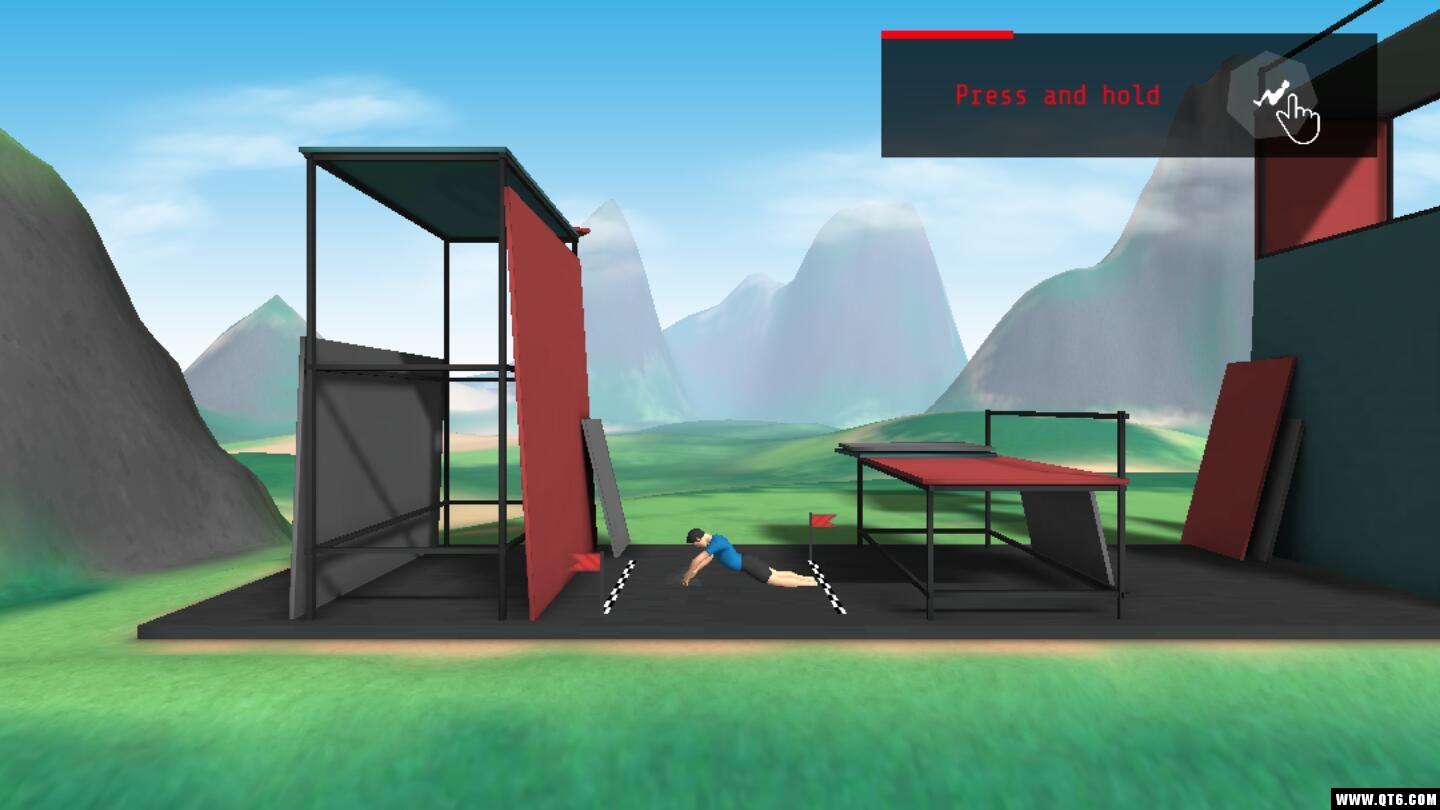Tap the hexagonal stunt figure button
The height and width of the screenshot is (810, 1440).
[x=1270, y=95]
